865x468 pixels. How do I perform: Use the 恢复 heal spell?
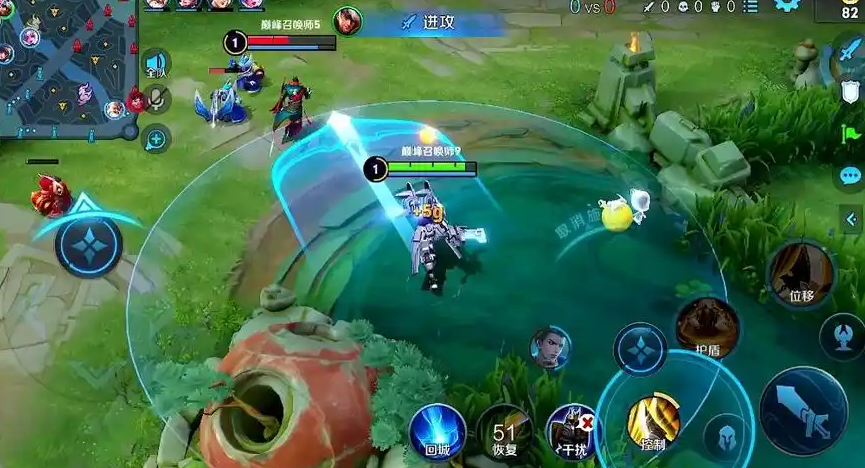(x=504, y=434)
